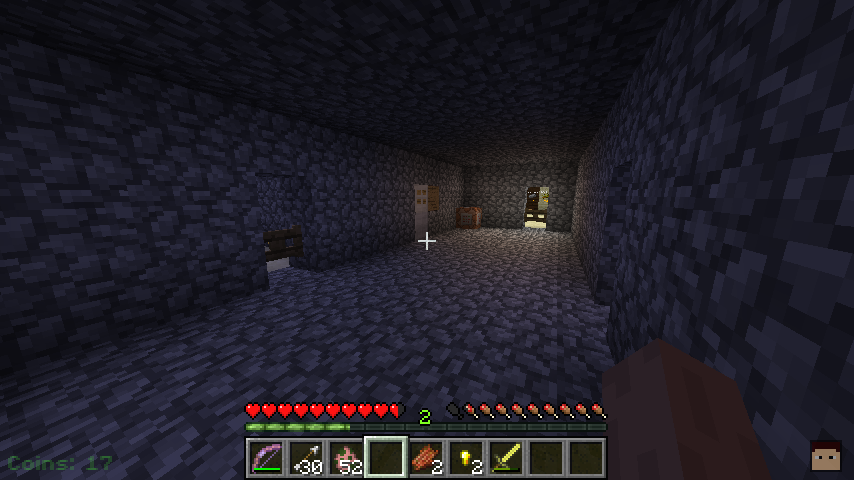Select the orange-brown item stack of 2

425,458
